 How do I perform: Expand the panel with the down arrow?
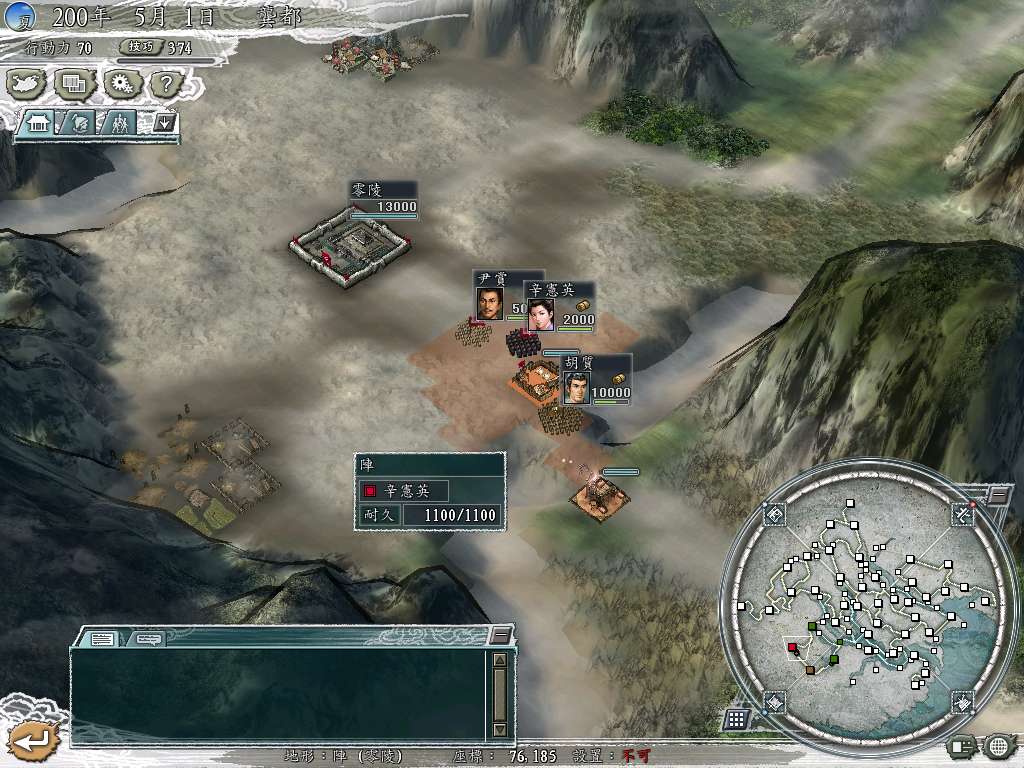(x=165, y=123)
